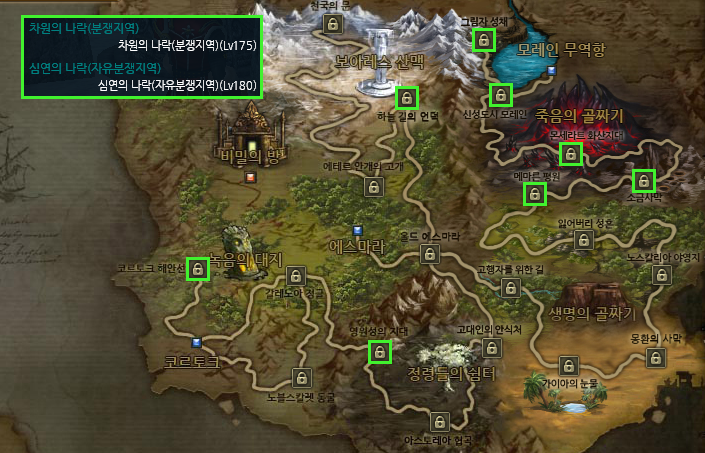Select the 코르토크 해안선 locked map marker
This screenshot has width=705, height=453.
point(198,269)
